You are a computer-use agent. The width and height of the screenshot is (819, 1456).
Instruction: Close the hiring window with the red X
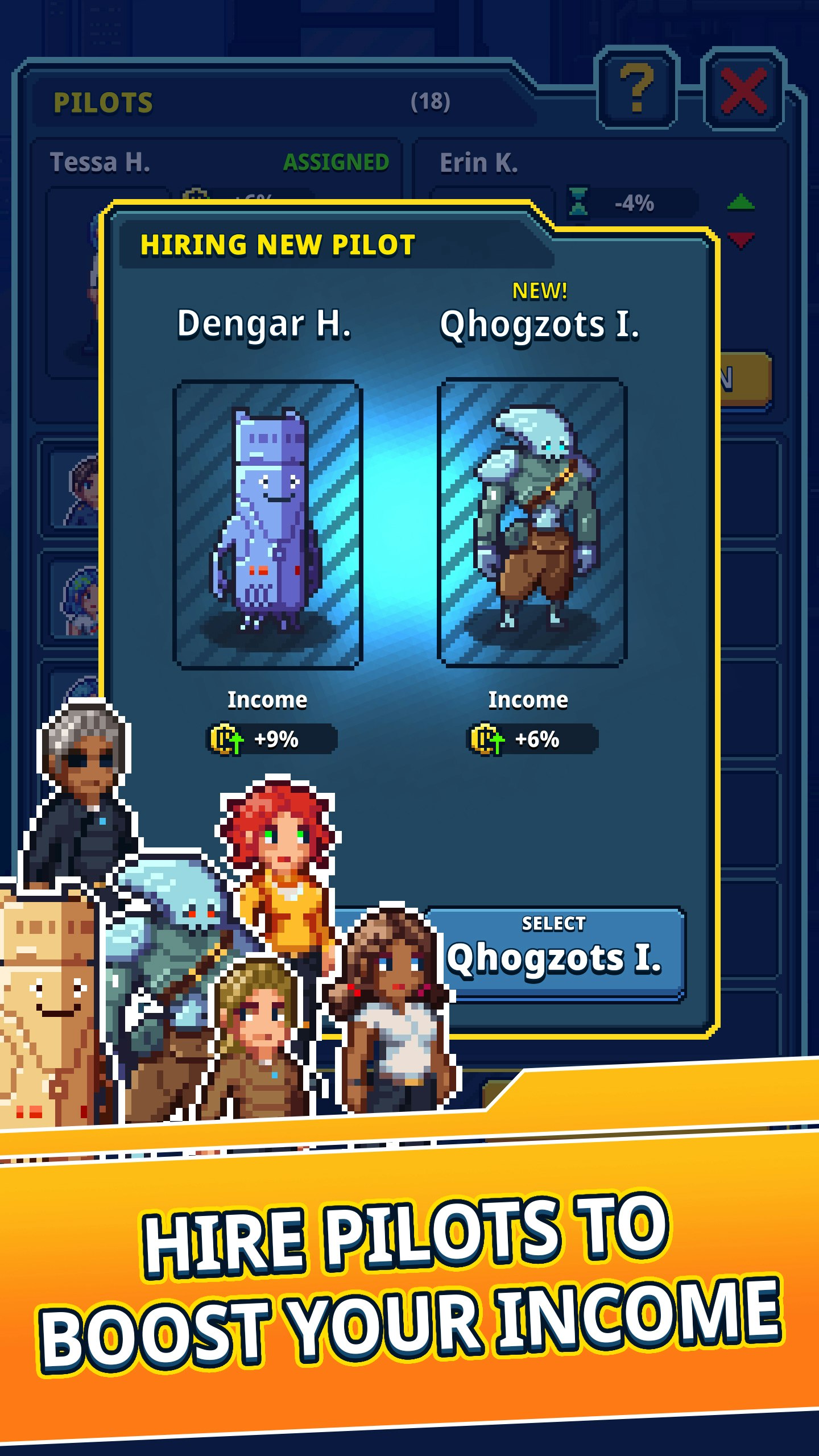click(742, 91)
